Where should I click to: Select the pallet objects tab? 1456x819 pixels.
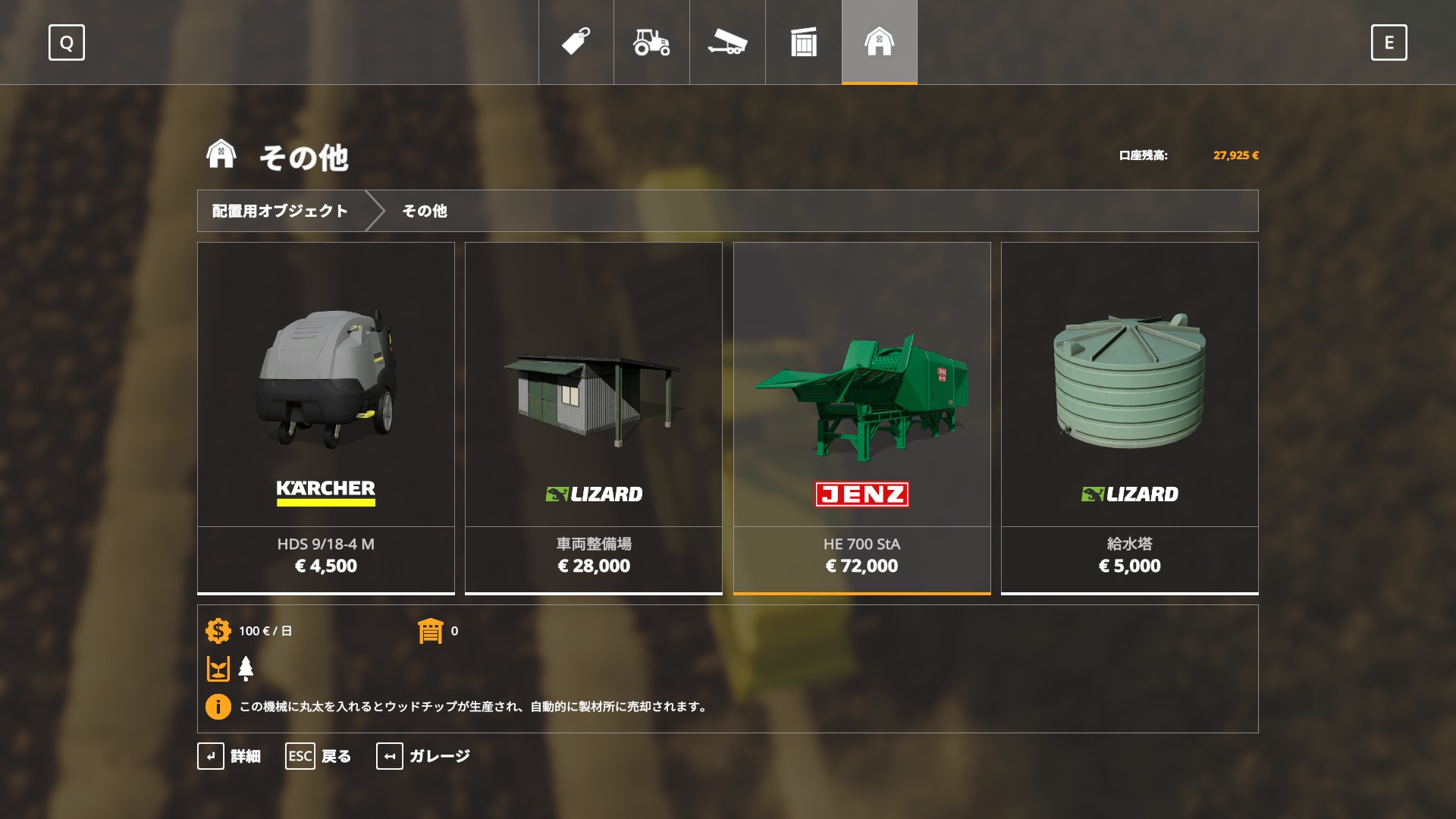click(x=803, y=42)
